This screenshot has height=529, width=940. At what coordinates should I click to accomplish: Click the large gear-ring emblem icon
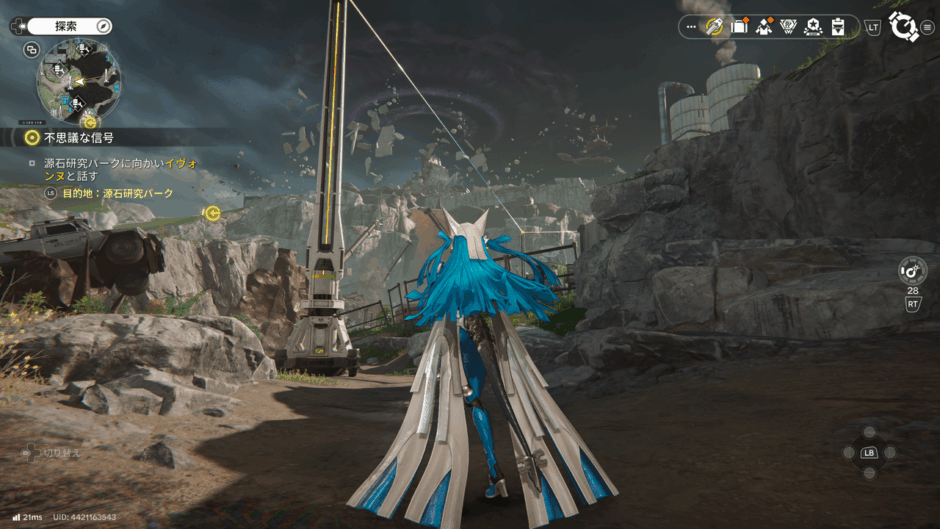(x=902, y=26)
